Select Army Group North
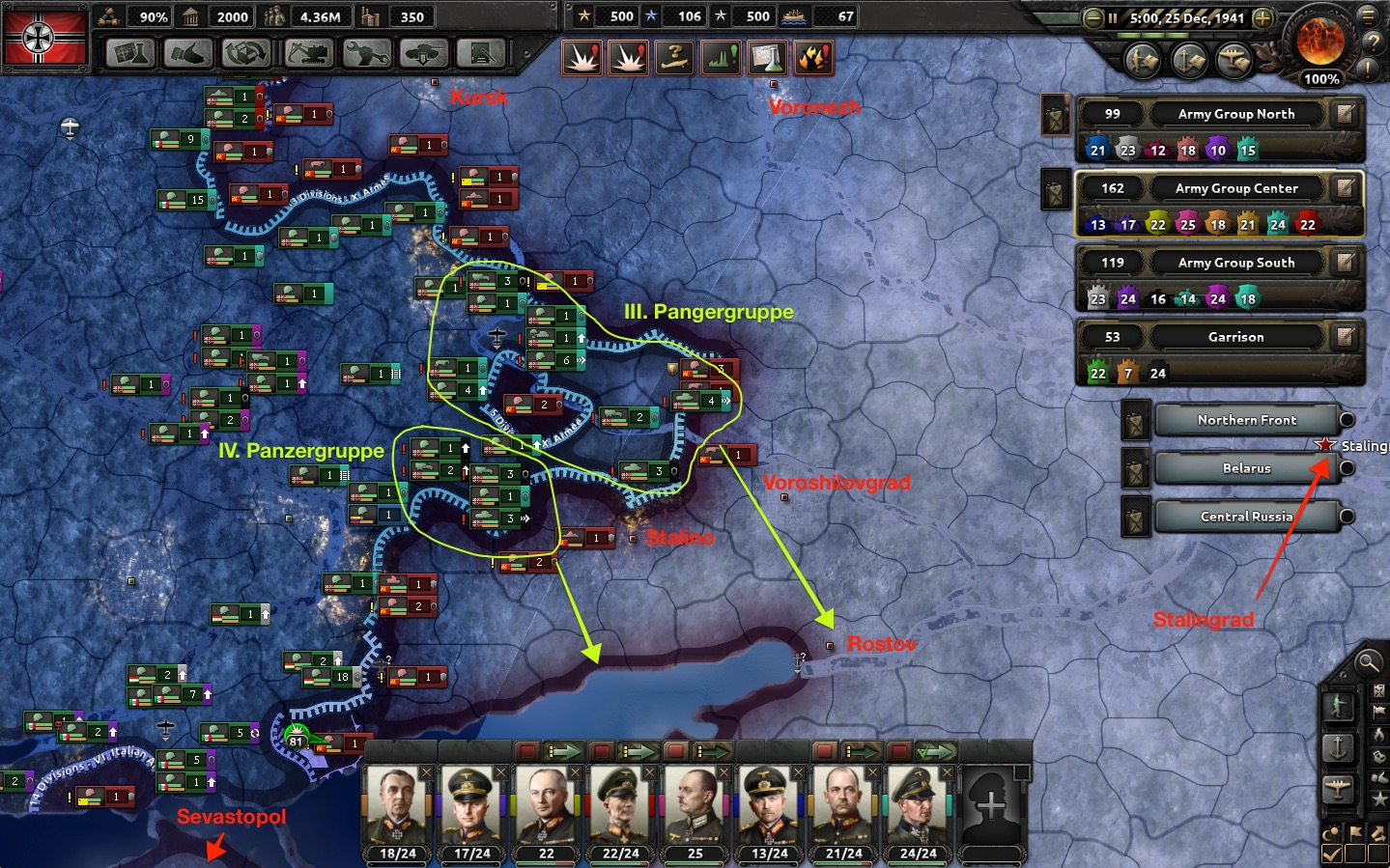 [x=1235, y=114]
